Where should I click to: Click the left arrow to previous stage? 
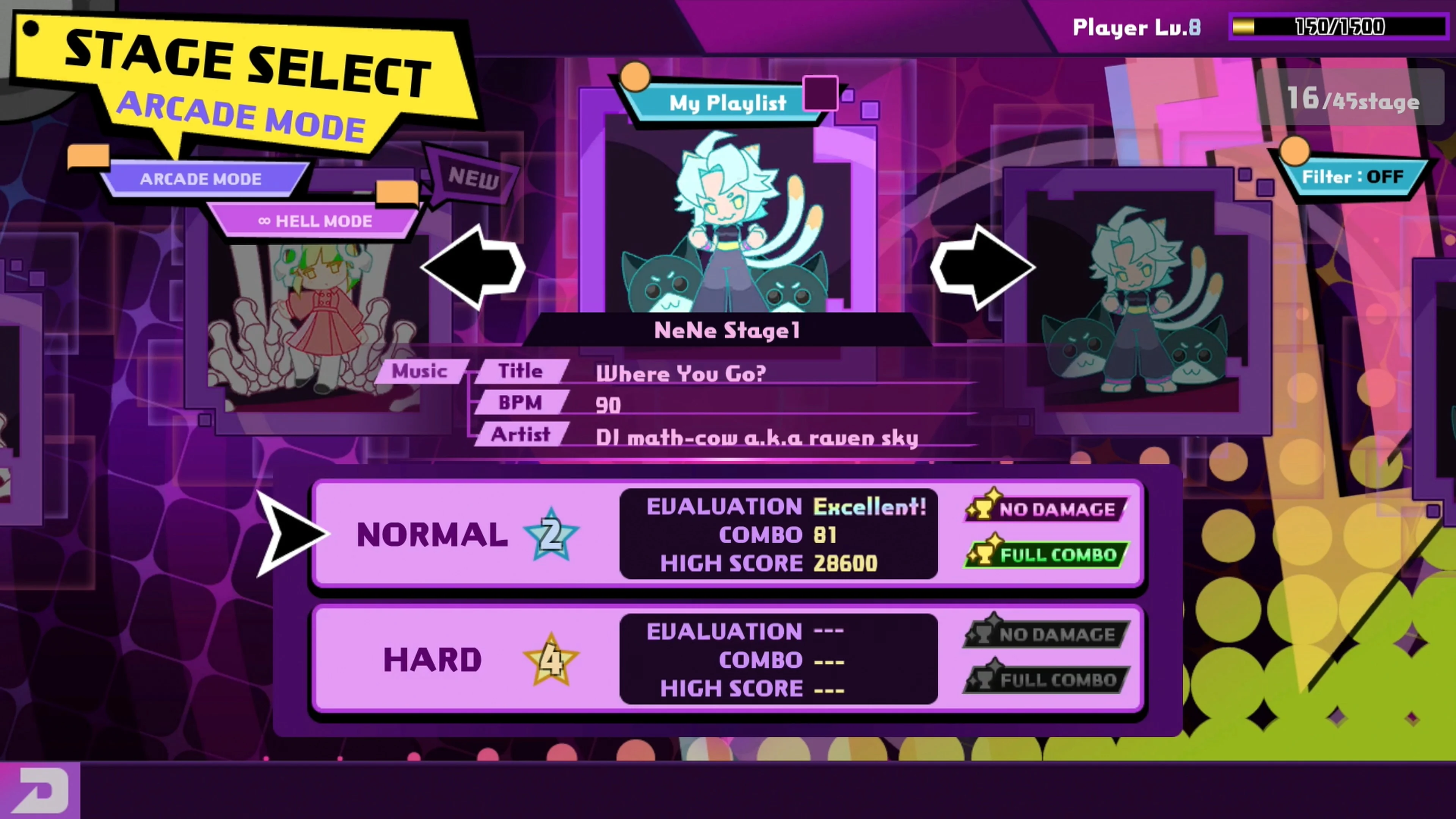475,267
